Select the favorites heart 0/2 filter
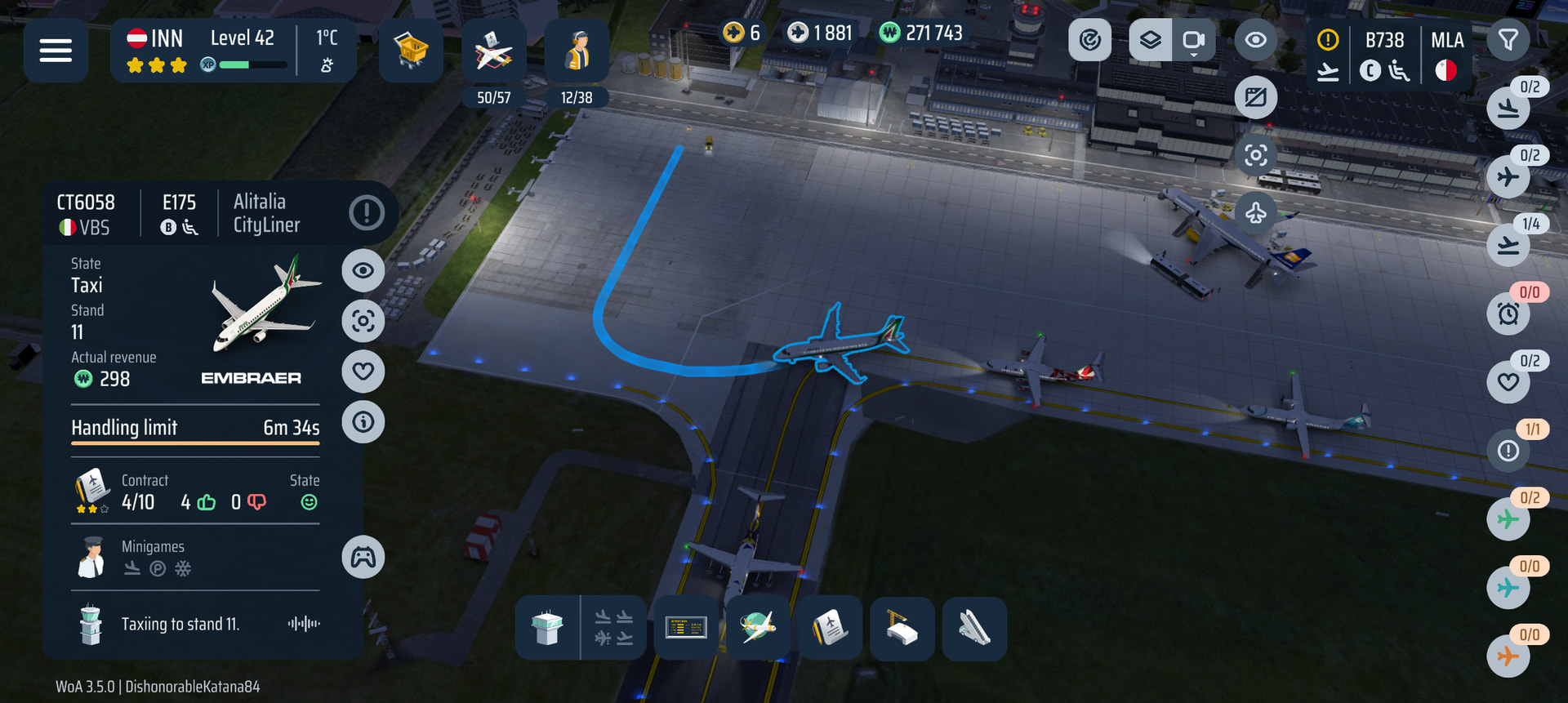The image size is (1568, 703). click(1508, 382)
